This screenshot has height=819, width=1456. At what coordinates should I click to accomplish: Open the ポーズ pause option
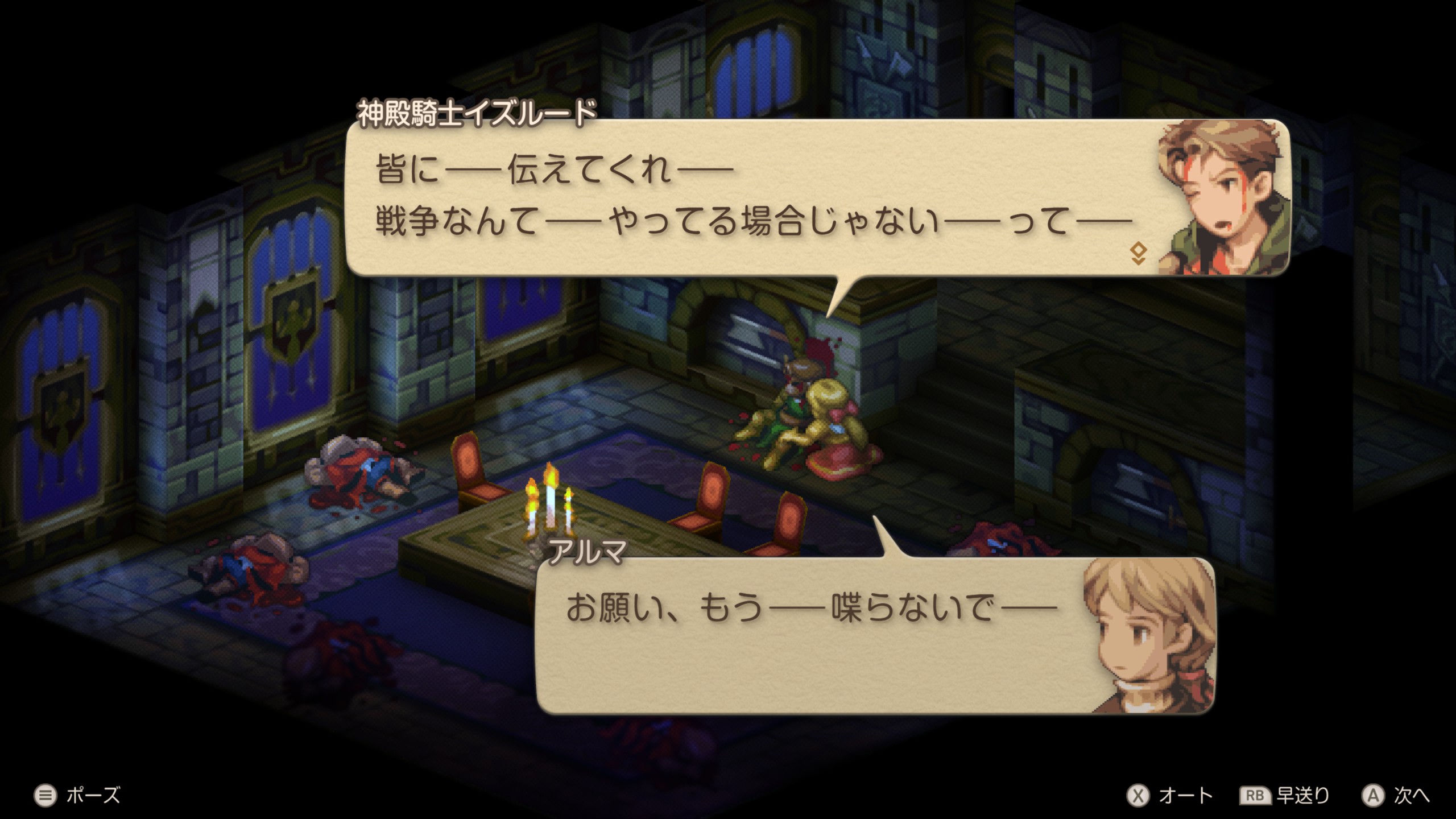pyautogui.click(x=77, y=795)
